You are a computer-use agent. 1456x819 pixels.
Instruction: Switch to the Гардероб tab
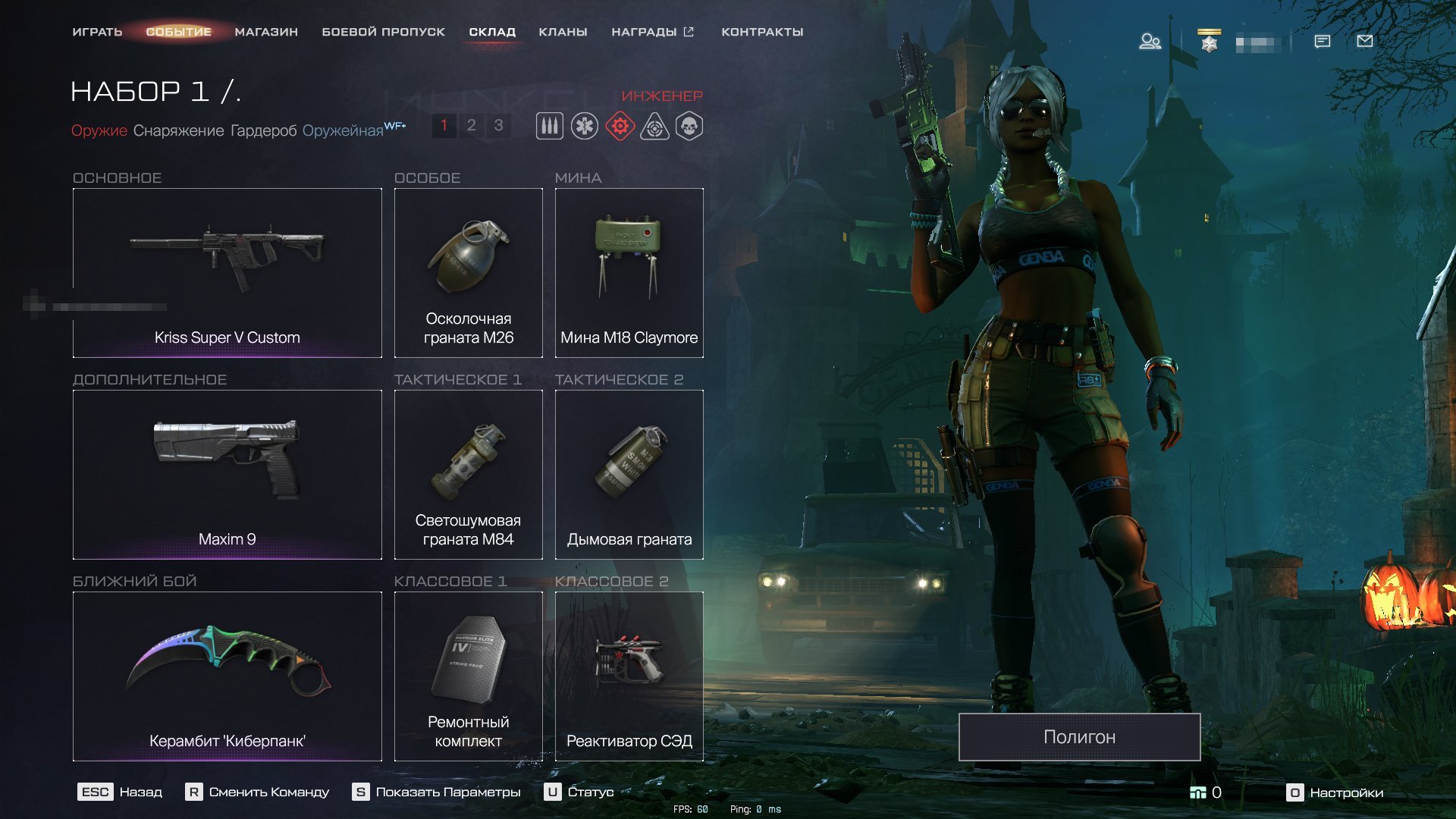263,130
